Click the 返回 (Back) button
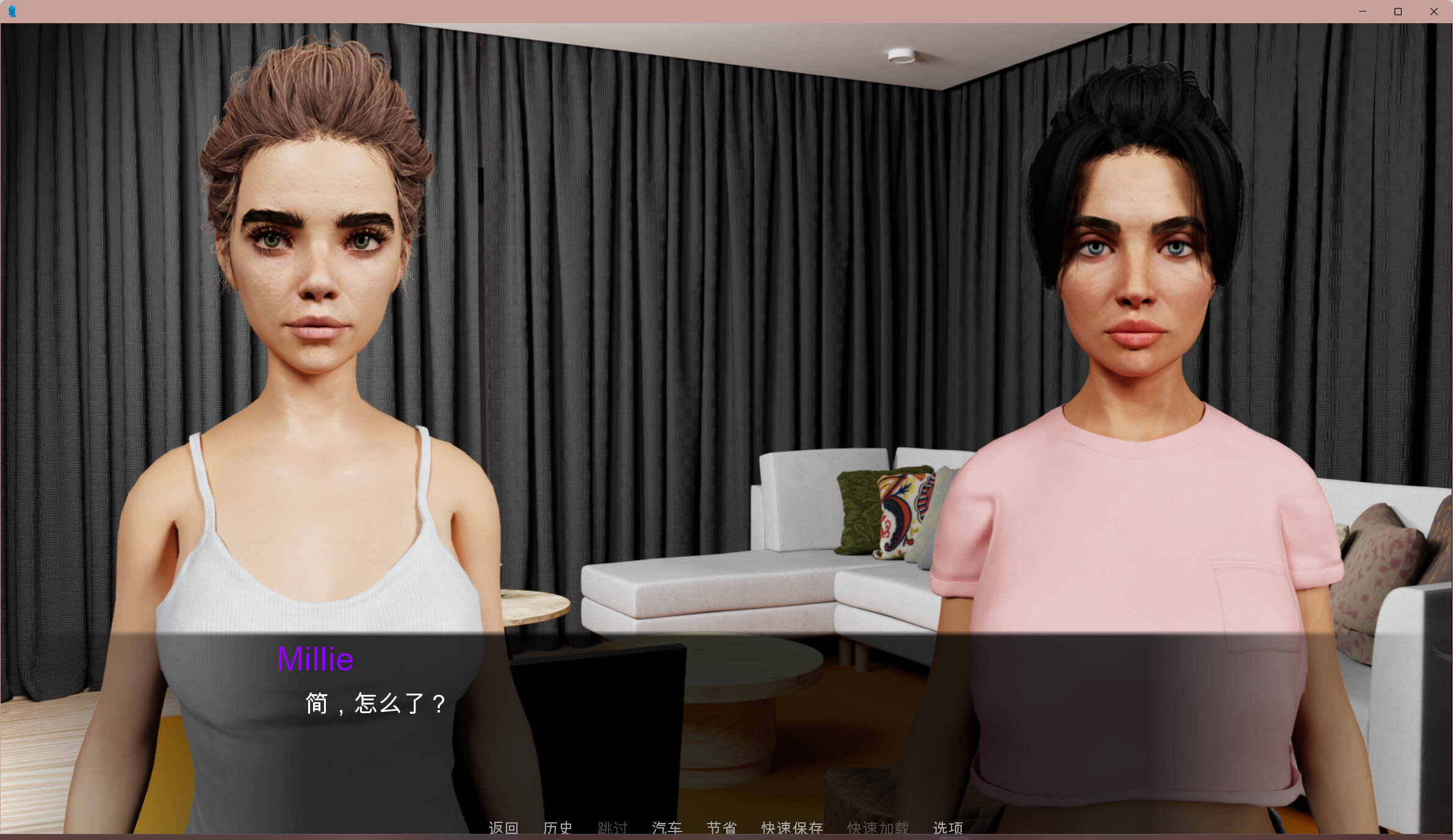This screenshot has height=840, width=1453. 503,828
